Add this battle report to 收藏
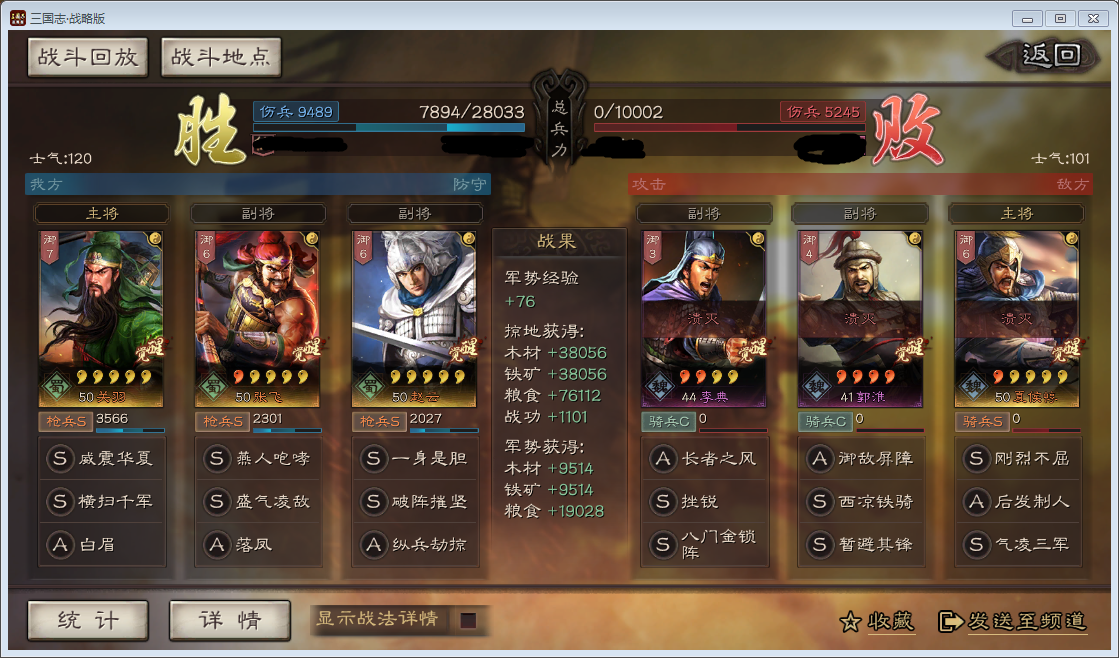The width and height of the screenshot is (1119, 658). [877, 621]
